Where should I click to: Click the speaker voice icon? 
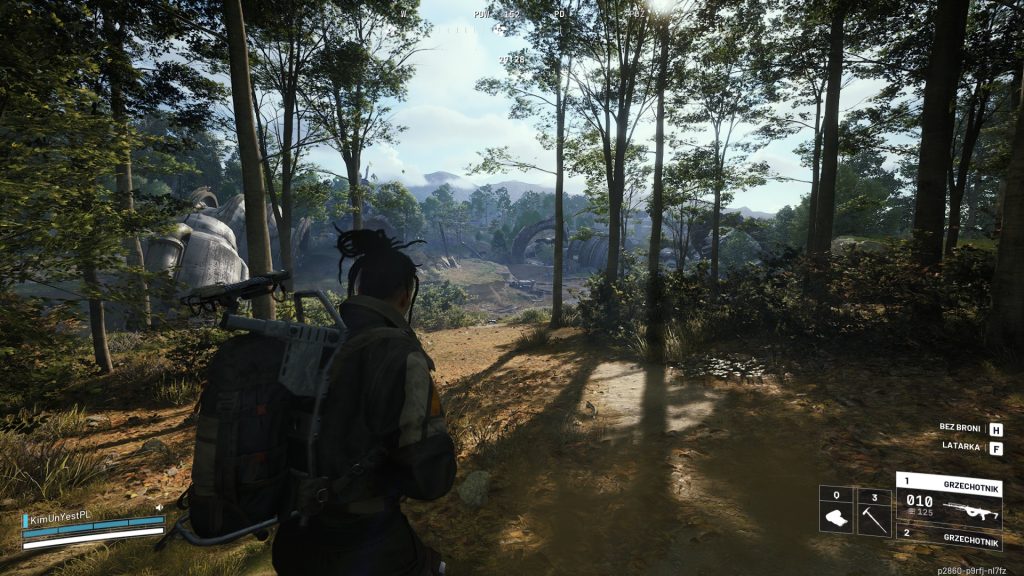tap(159, 509)
